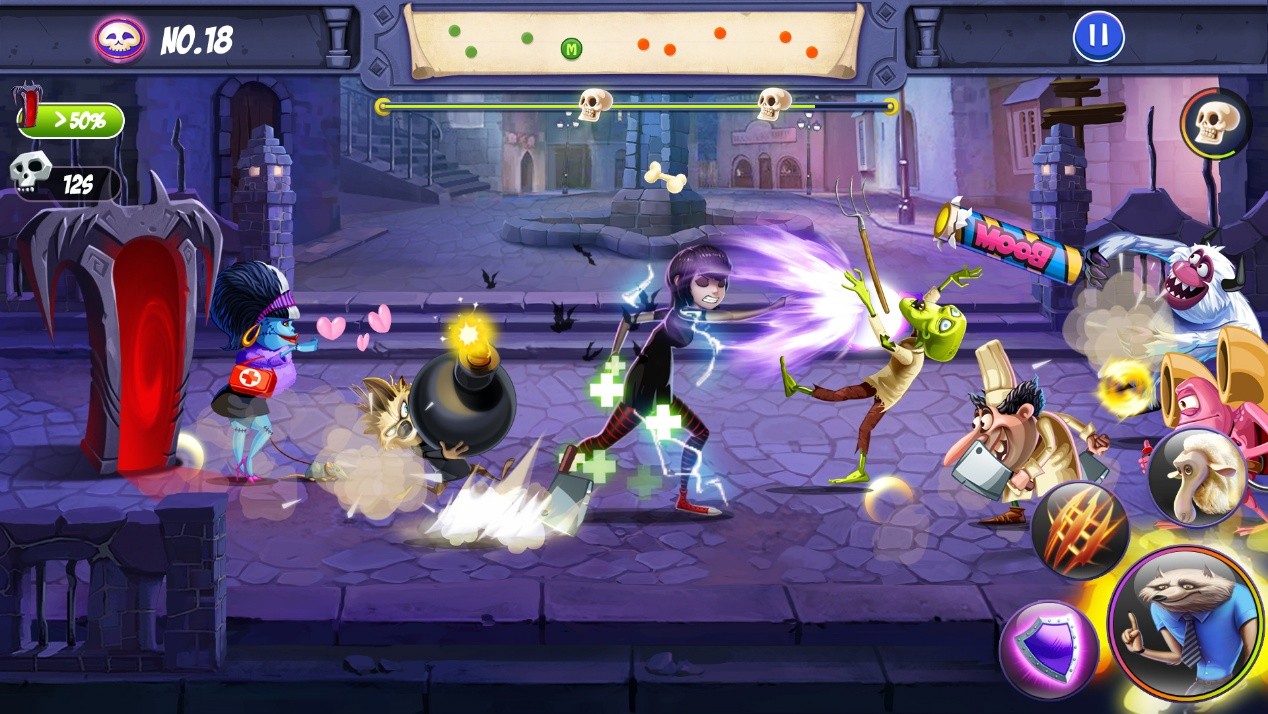
Task: Summon the sheep character portrait
Action: pos(1197,478)
